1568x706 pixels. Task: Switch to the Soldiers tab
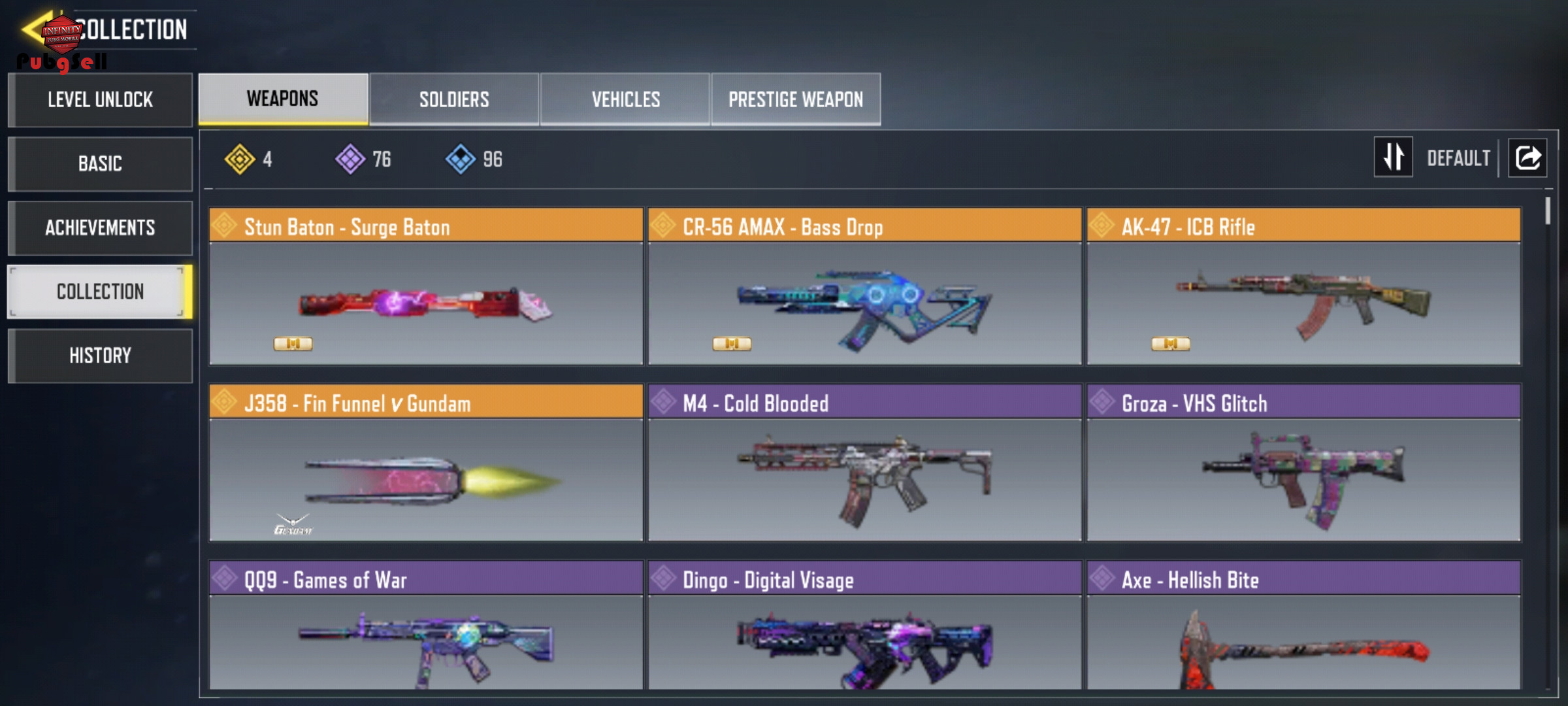tap(454, 99)
